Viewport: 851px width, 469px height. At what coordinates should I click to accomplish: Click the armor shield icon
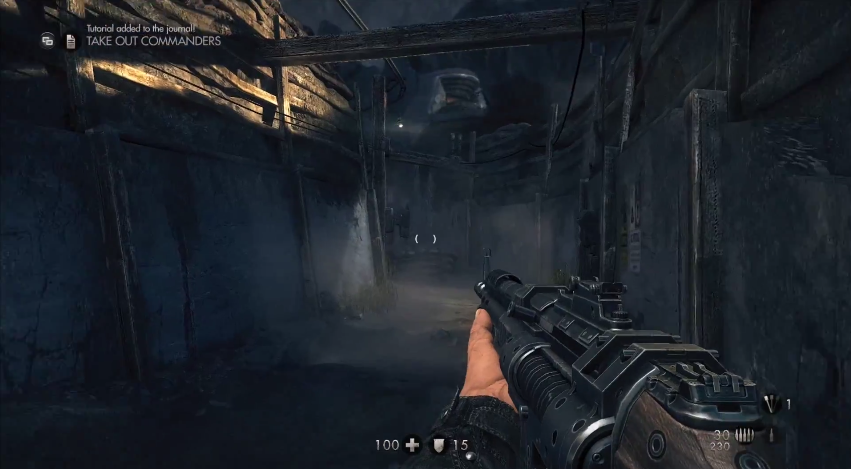[x=438, y=445]
